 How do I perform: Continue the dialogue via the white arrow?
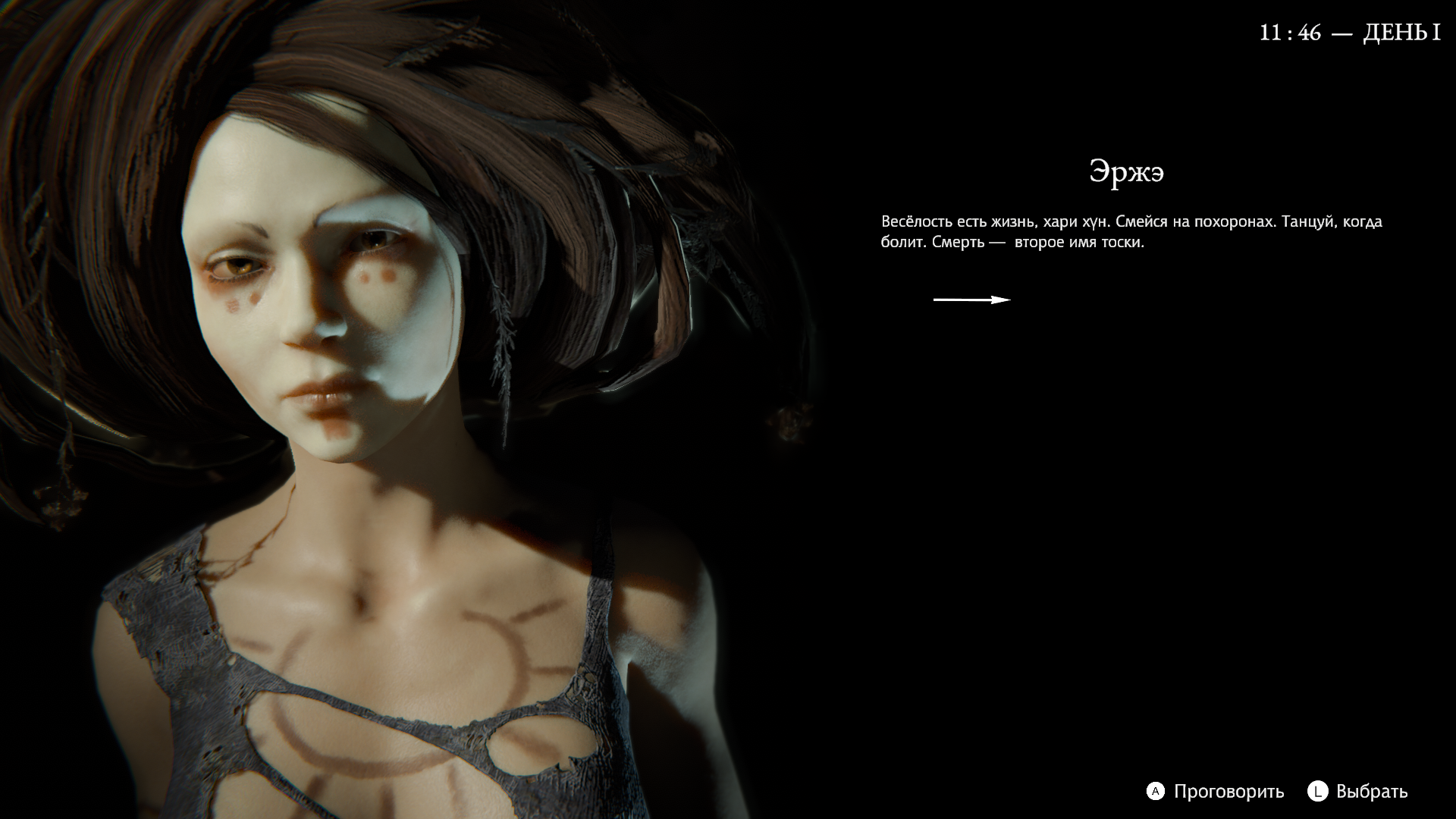click(971, 300)
